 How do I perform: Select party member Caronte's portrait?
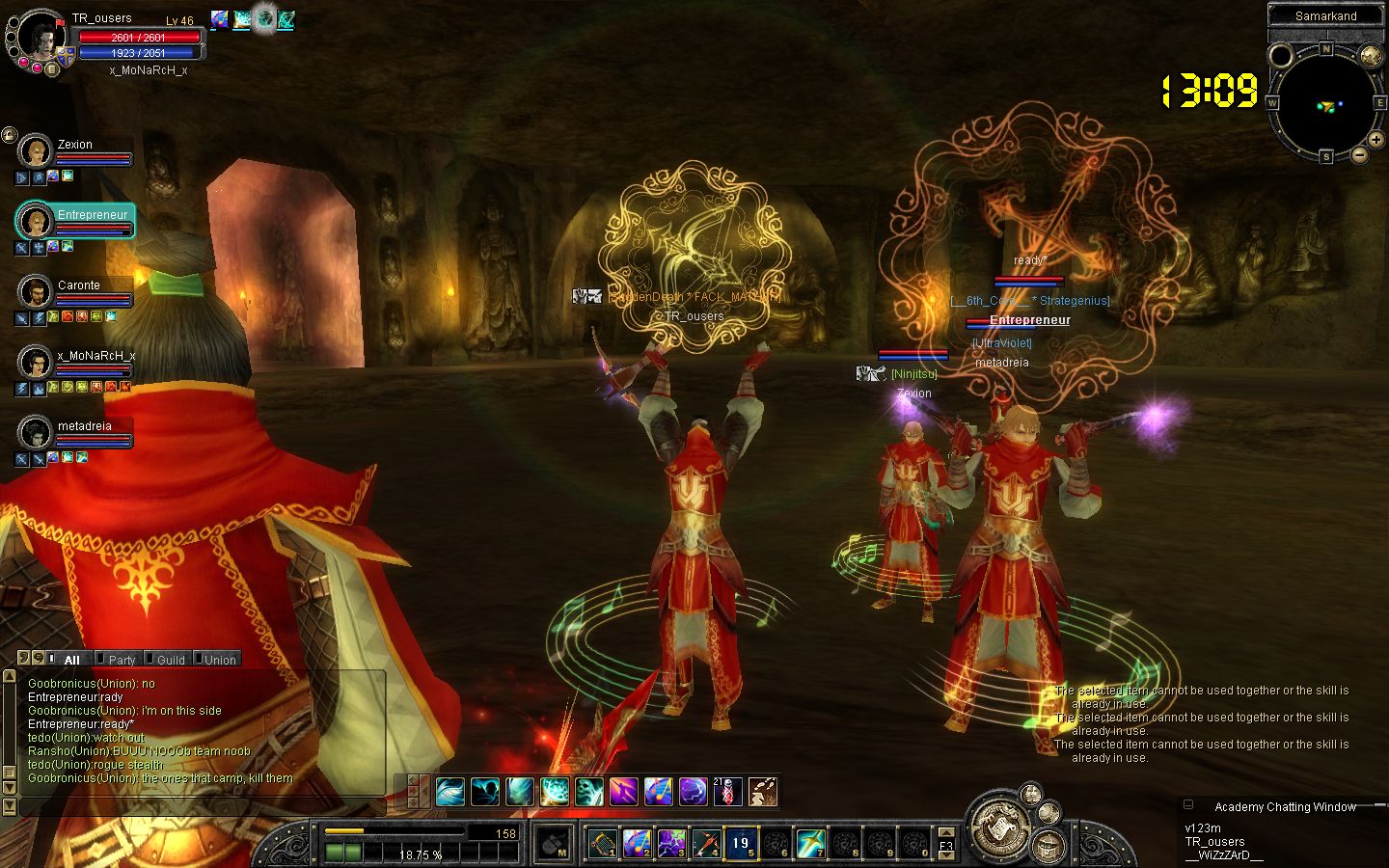point(36,292)
